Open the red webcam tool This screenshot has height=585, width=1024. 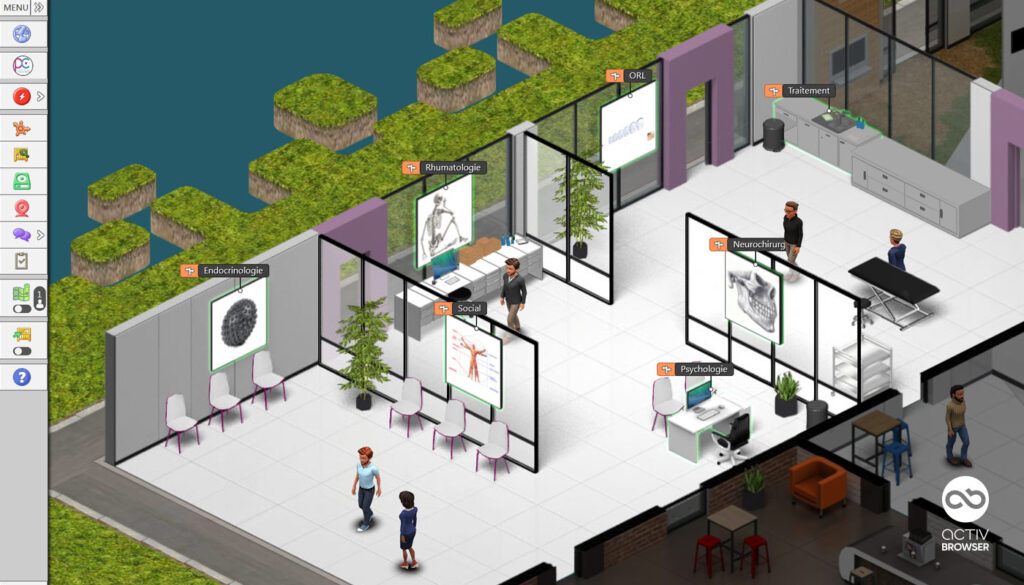click(22, 208)
